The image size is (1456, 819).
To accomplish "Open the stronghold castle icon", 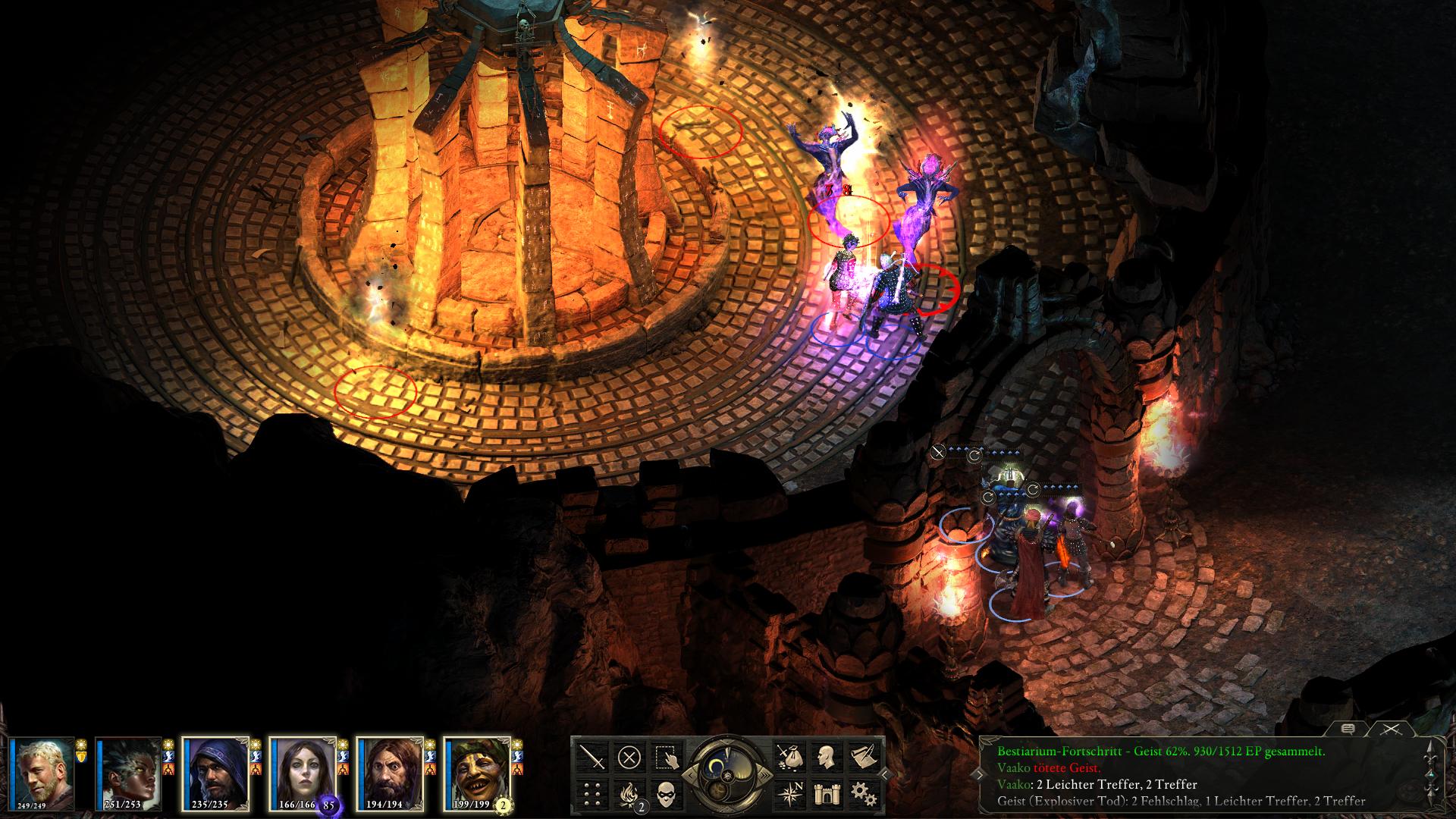I will (x=826, y=794).
